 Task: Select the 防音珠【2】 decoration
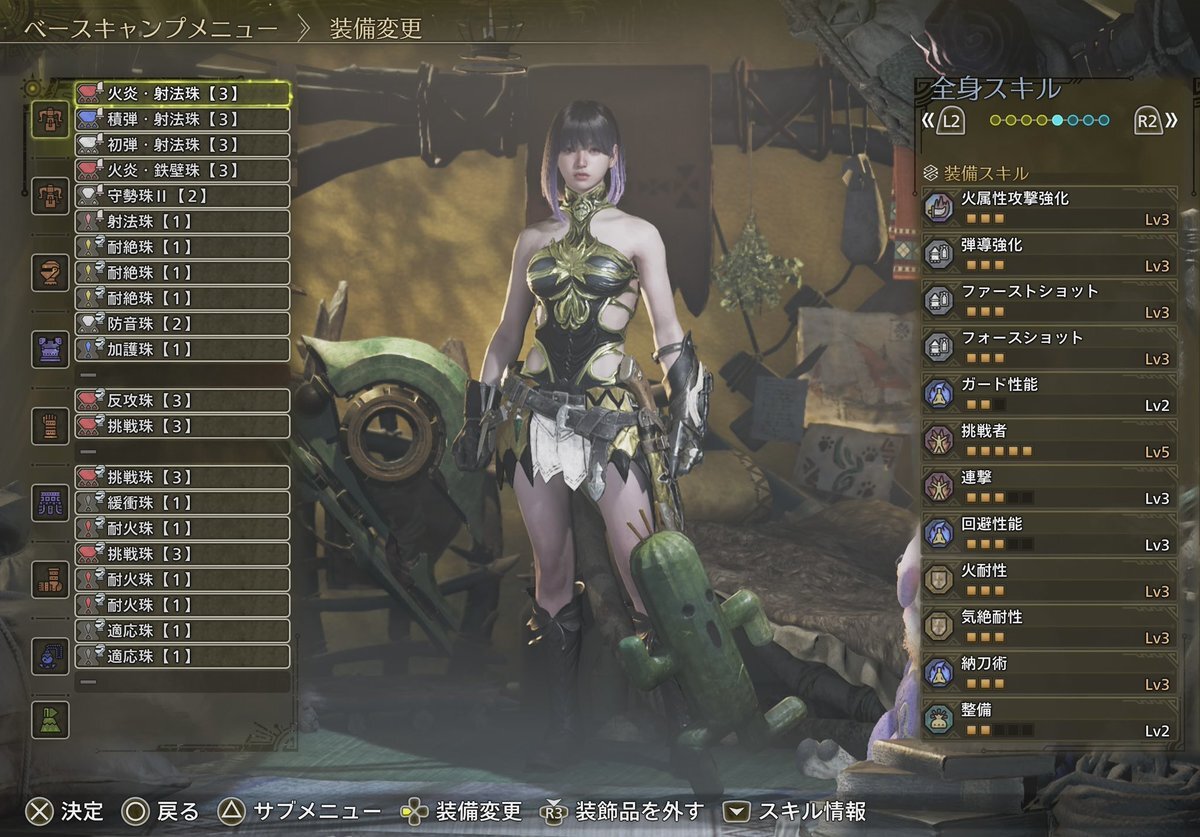tap(182, 324)
